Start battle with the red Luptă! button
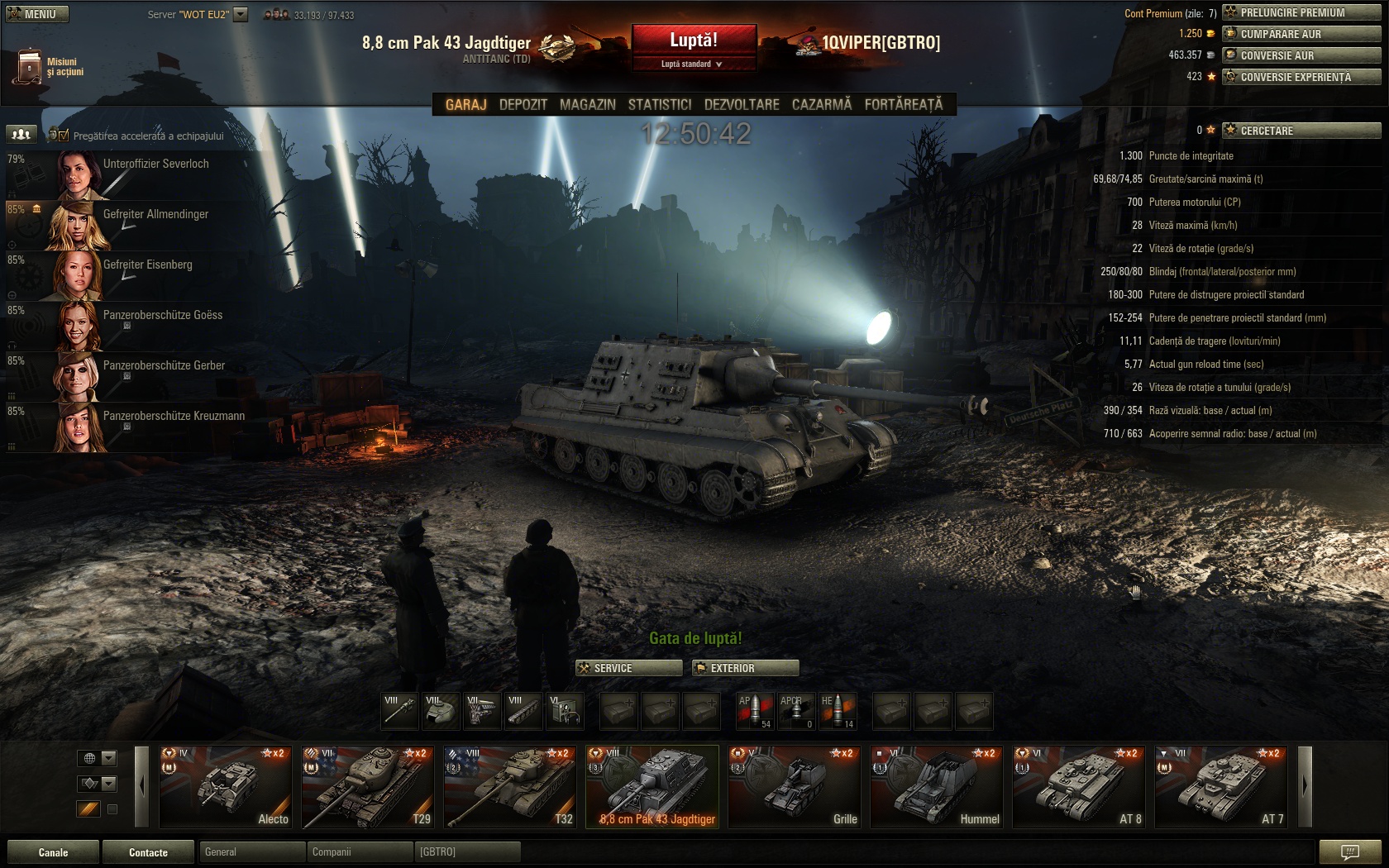Screen dimensions: 1389x868 (x=693, y=40)
